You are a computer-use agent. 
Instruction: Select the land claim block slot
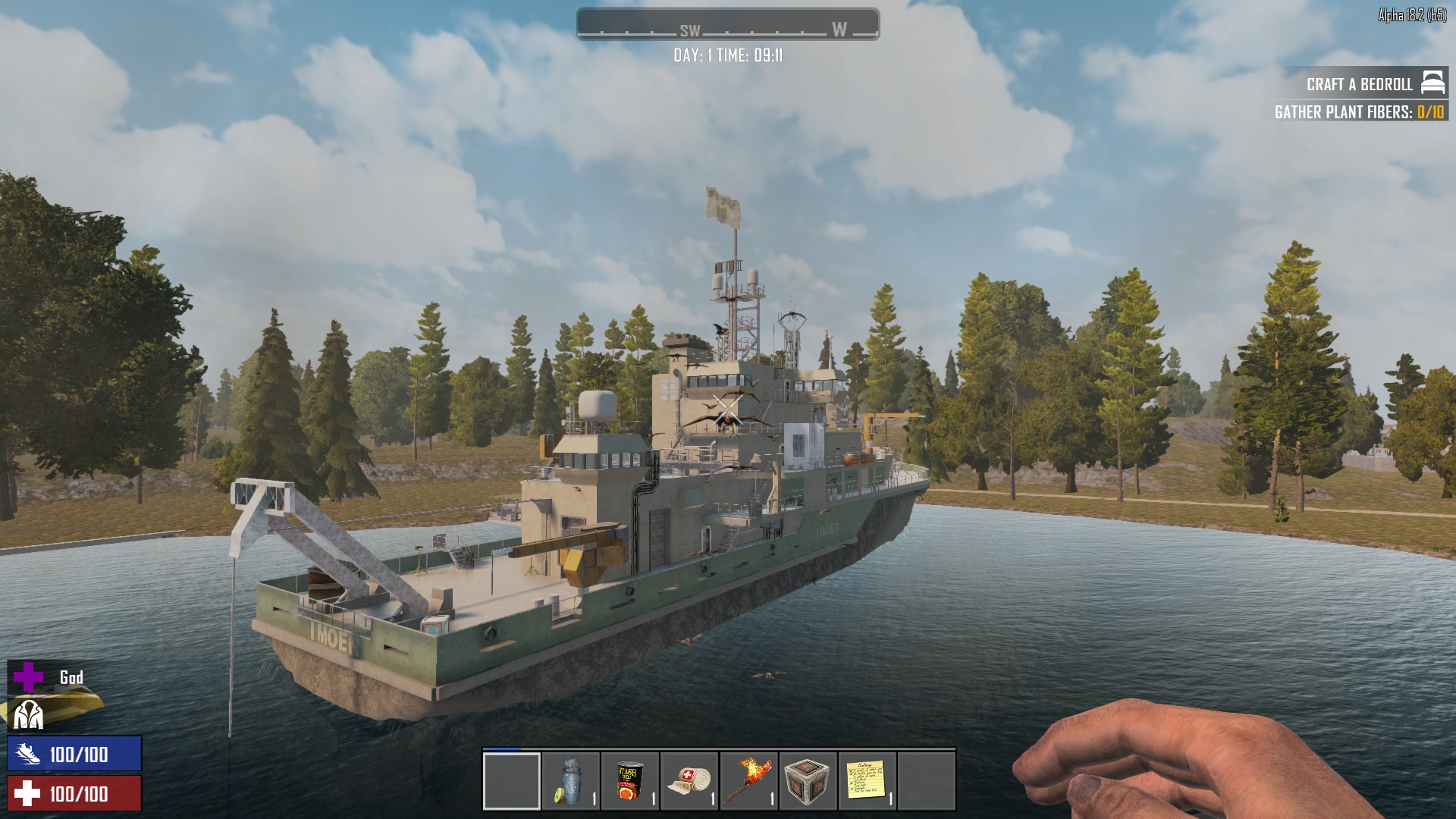click(808, 782)
